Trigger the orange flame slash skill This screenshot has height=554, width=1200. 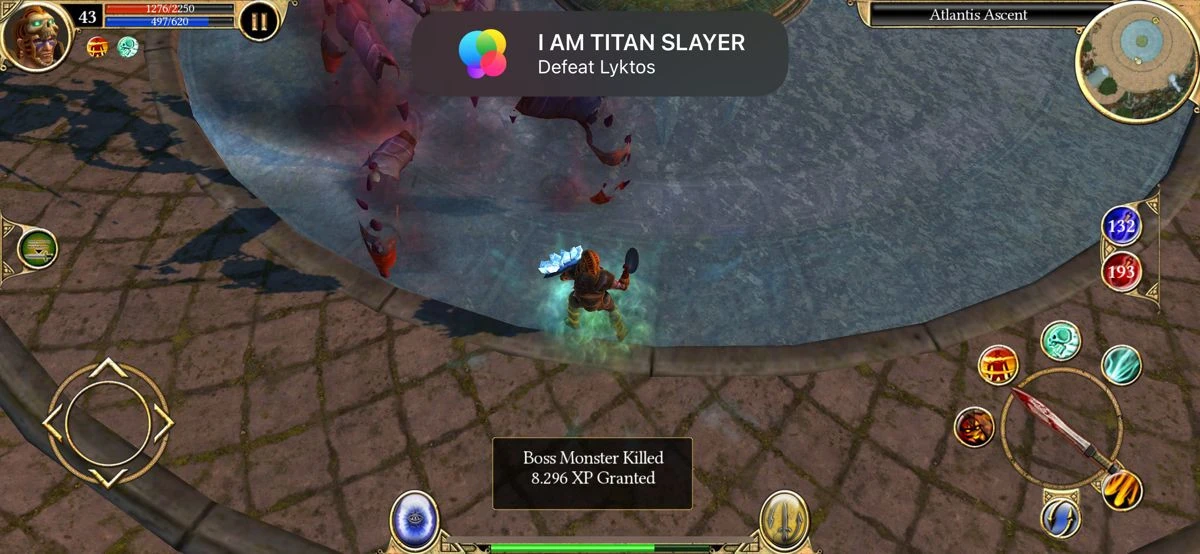[1121, 490]
